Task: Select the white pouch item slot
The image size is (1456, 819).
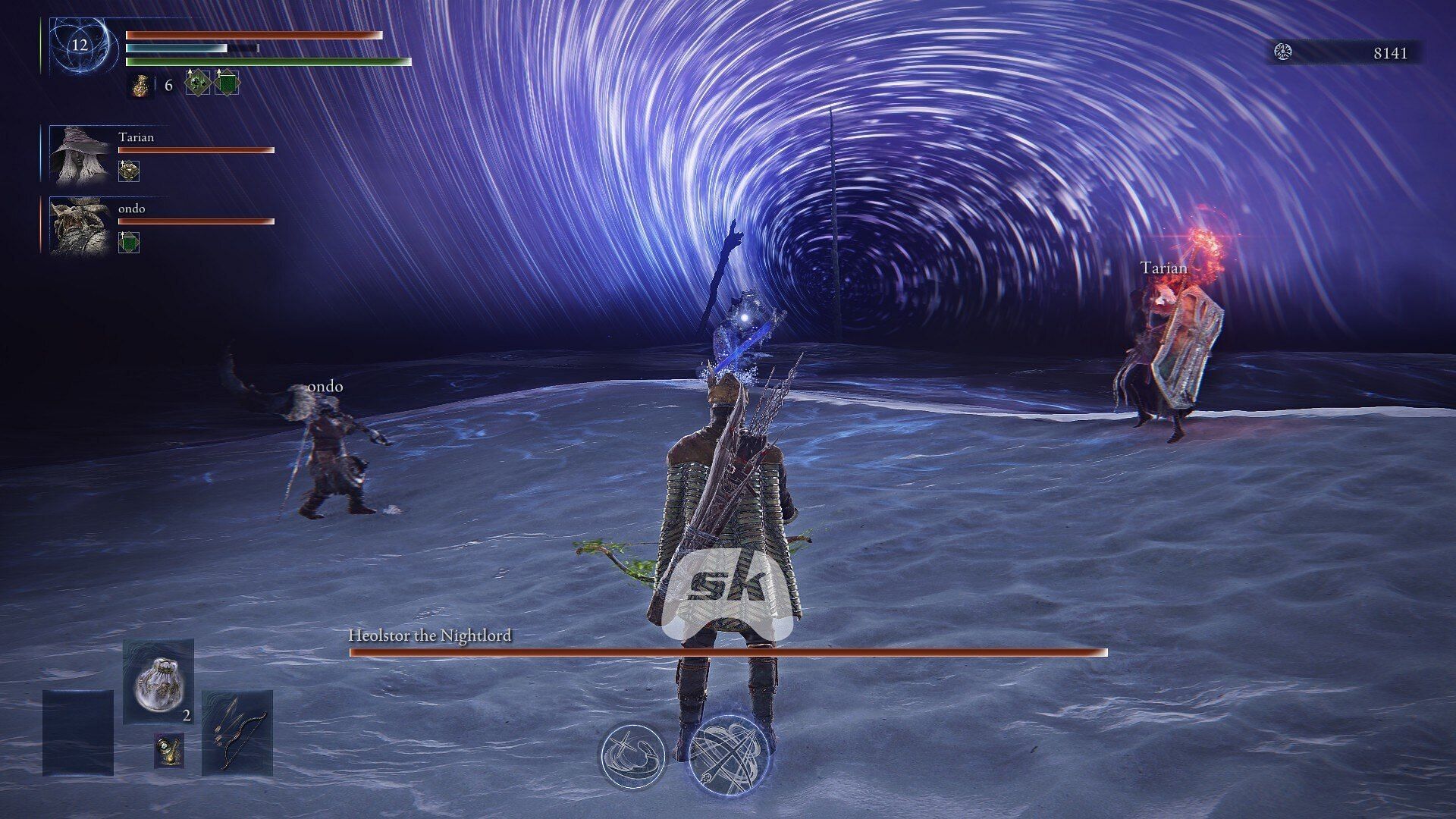Action: 158,682
